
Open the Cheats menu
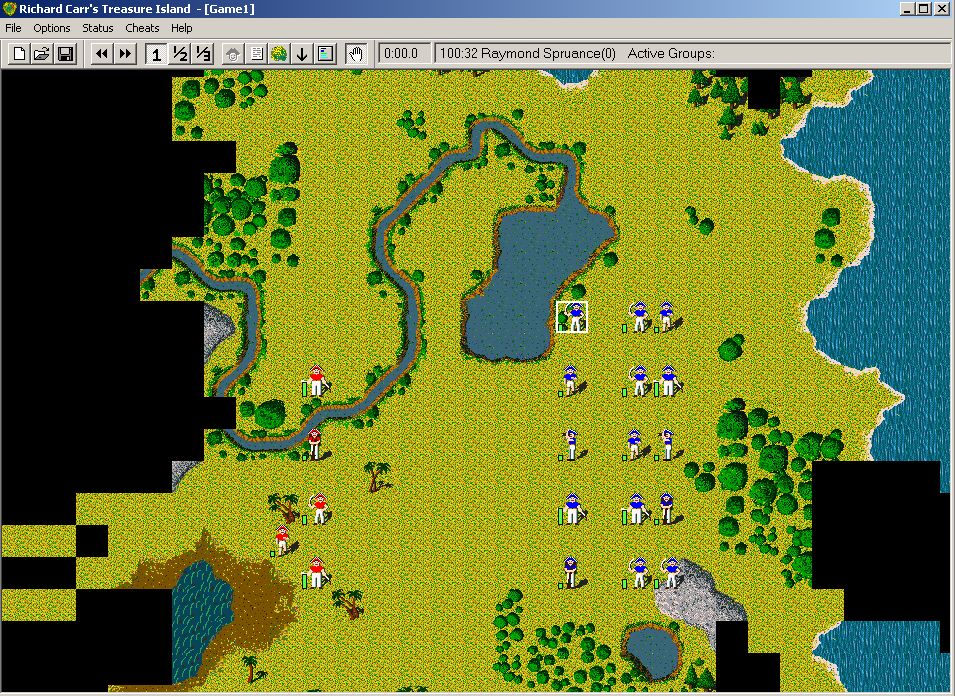(142, 28)
